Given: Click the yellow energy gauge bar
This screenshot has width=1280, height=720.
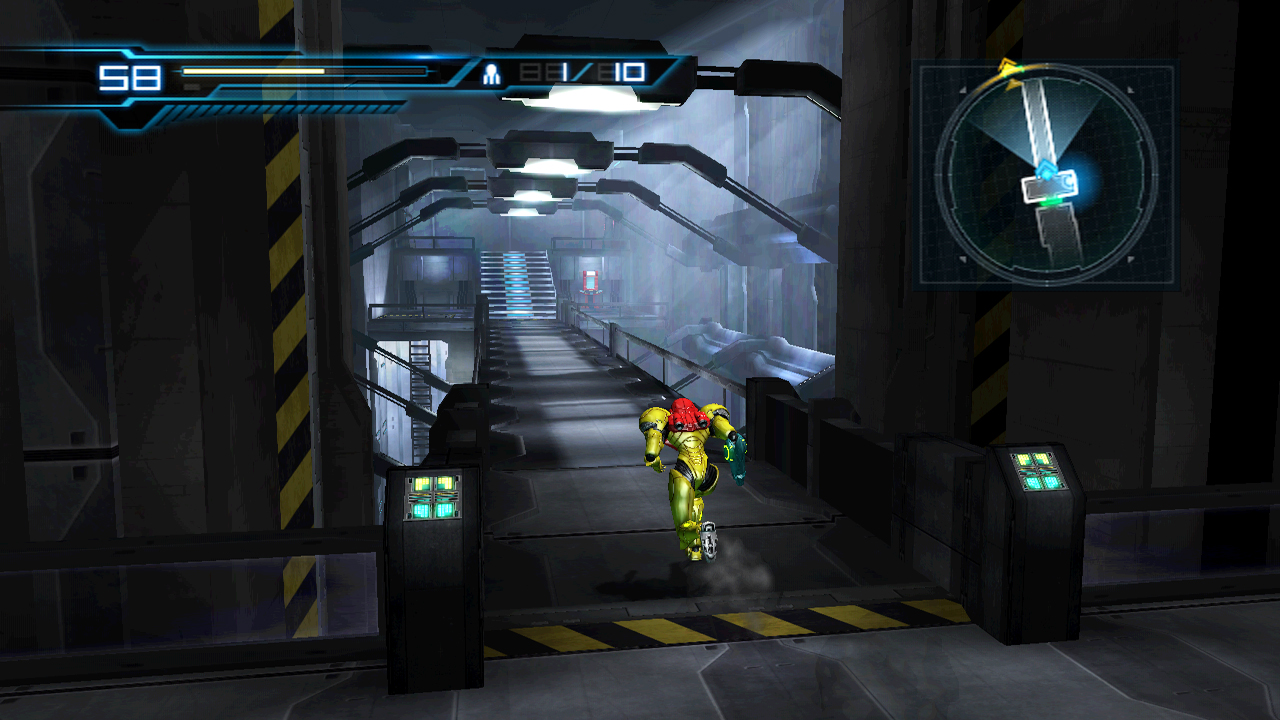Looking at the screenshot, I should click(x=255, y=72).
